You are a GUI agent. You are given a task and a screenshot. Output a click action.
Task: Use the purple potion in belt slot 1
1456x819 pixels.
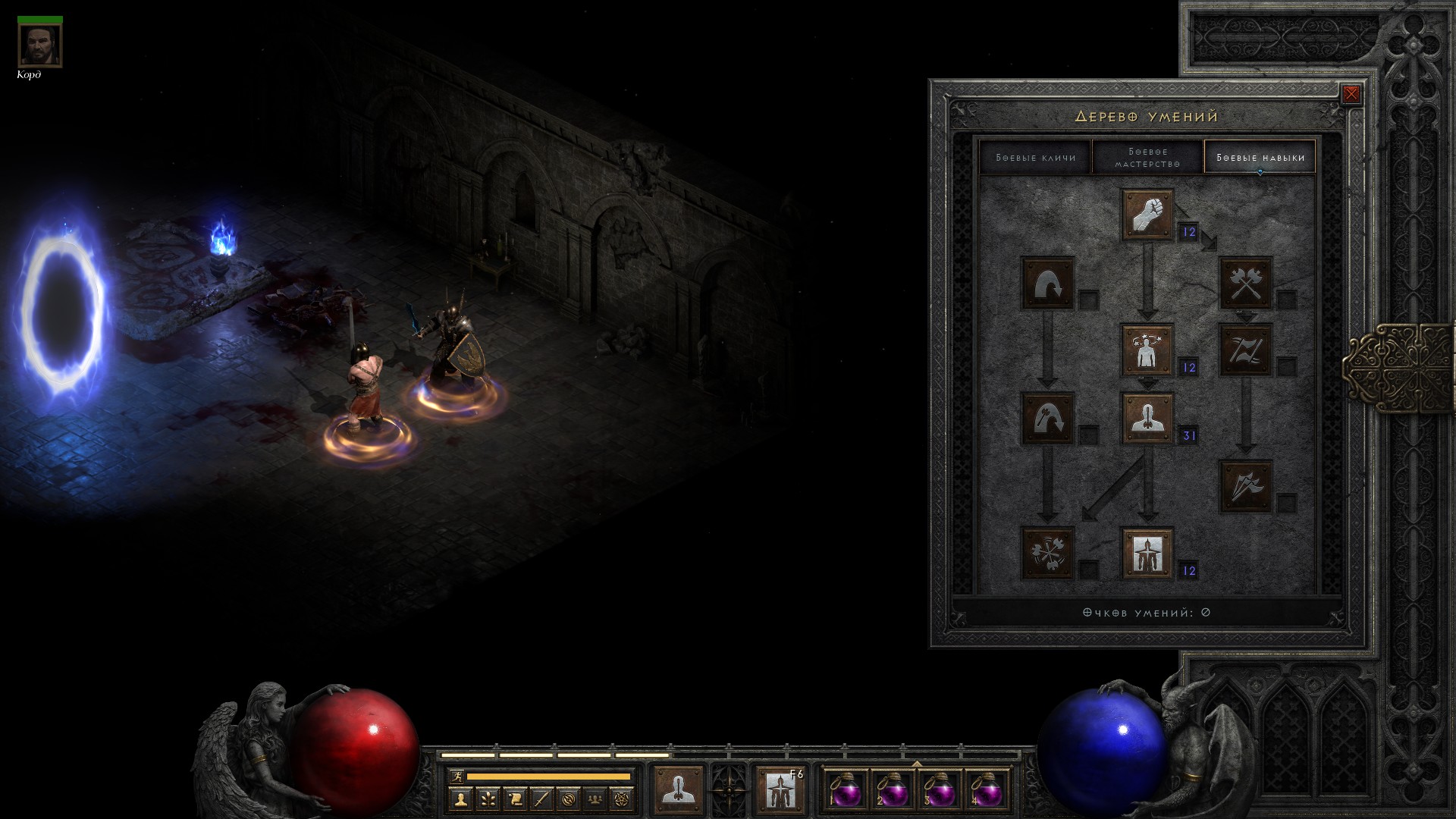[846, 791]
